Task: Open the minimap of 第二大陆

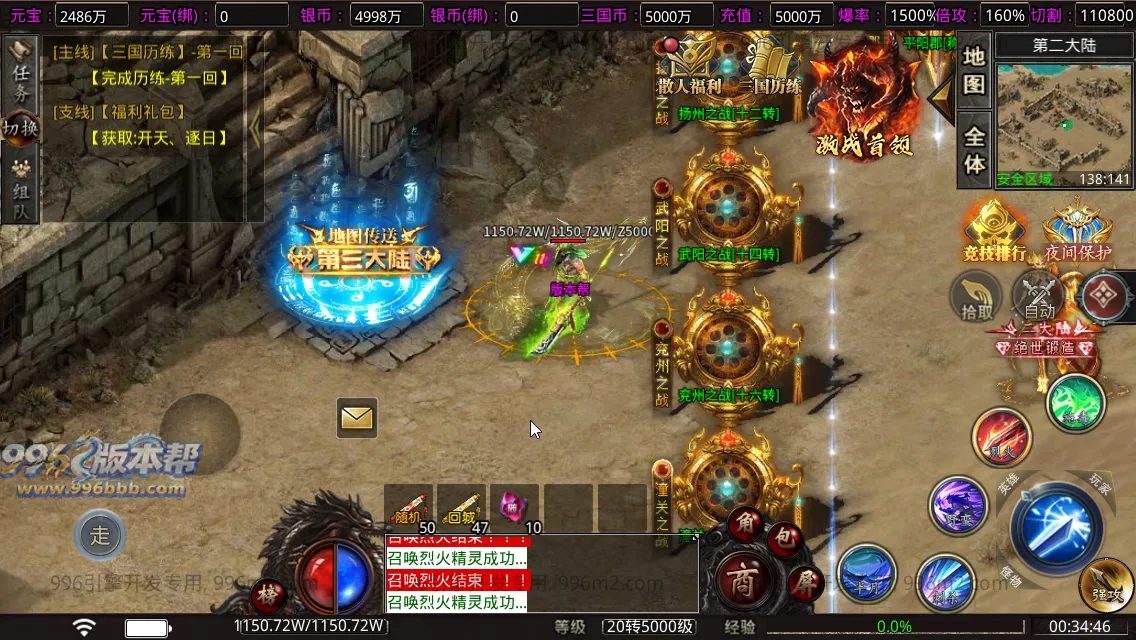Action: [1064, 122]
